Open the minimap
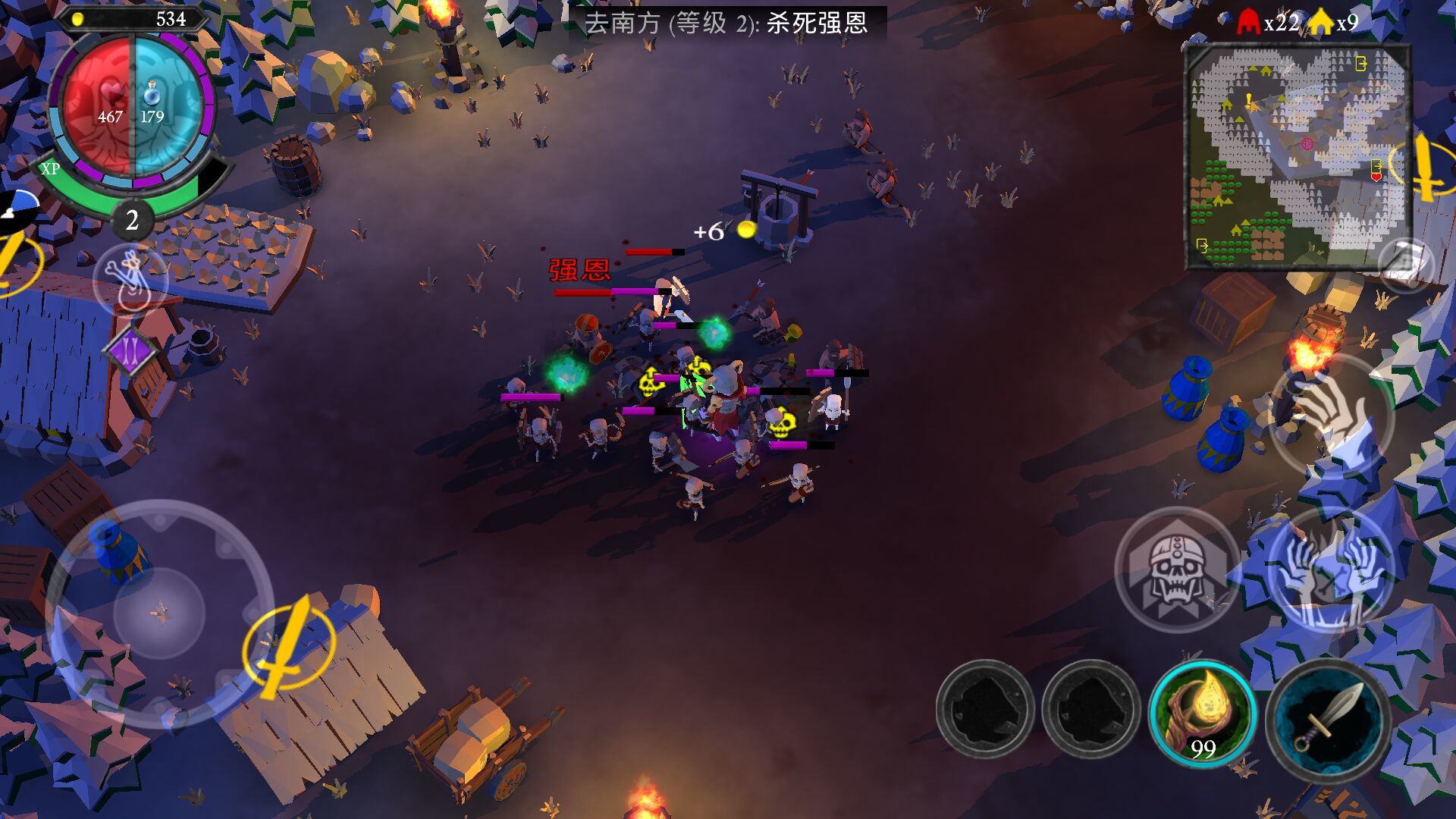The width and height of the screenshot is (1456, 819). click(1298, 156)
